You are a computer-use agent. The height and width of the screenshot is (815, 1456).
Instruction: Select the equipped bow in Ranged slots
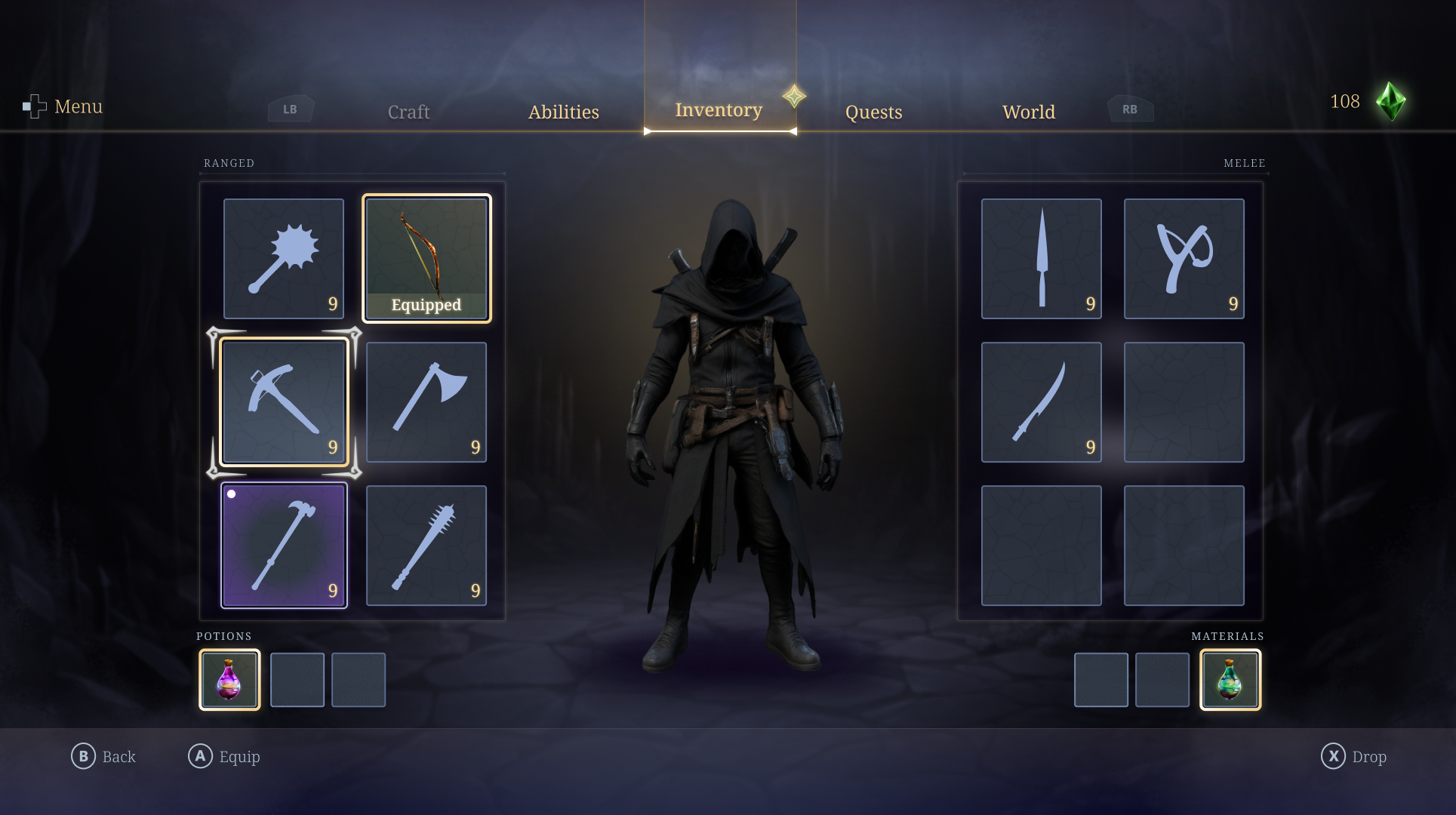426,257
